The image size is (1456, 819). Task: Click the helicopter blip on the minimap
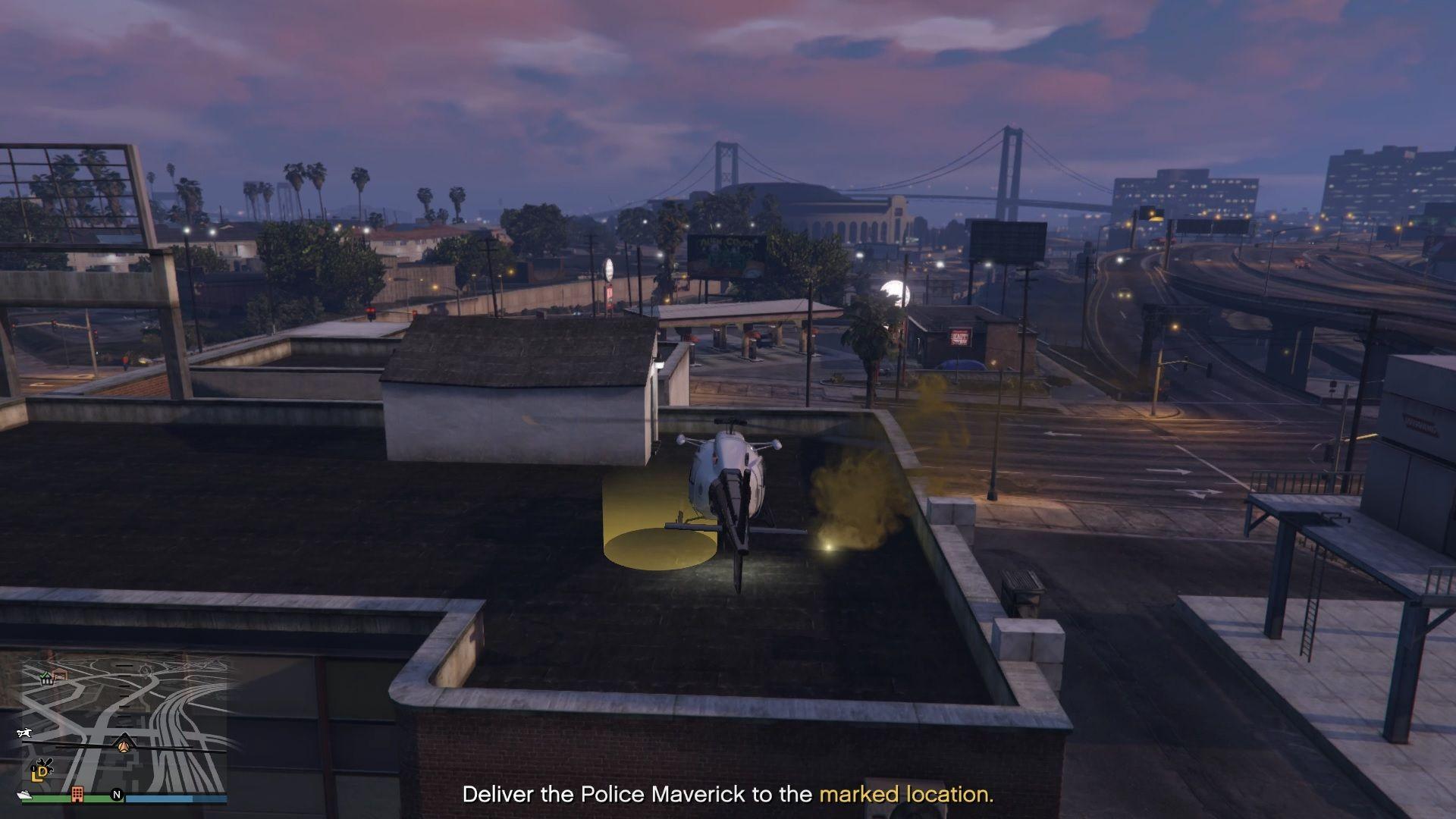click(24, 733)
